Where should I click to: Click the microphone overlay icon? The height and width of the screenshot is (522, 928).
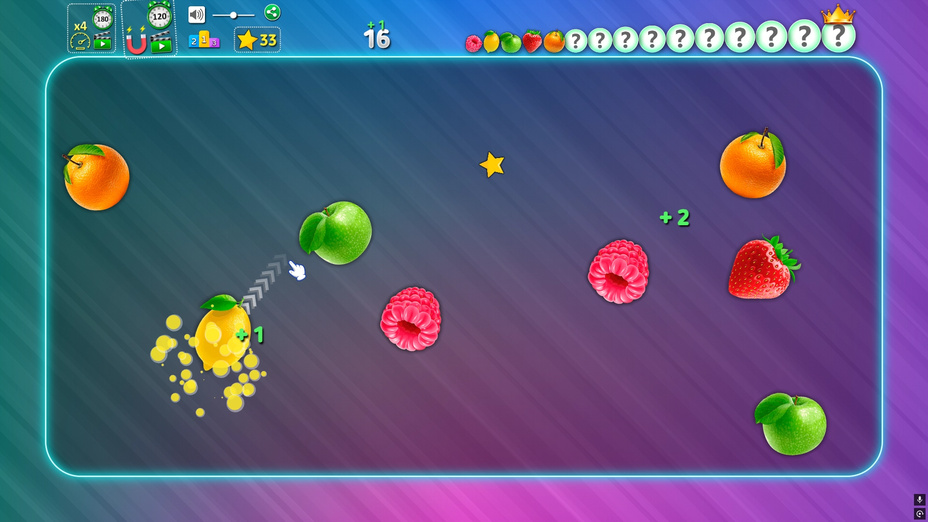coord(920,500)
